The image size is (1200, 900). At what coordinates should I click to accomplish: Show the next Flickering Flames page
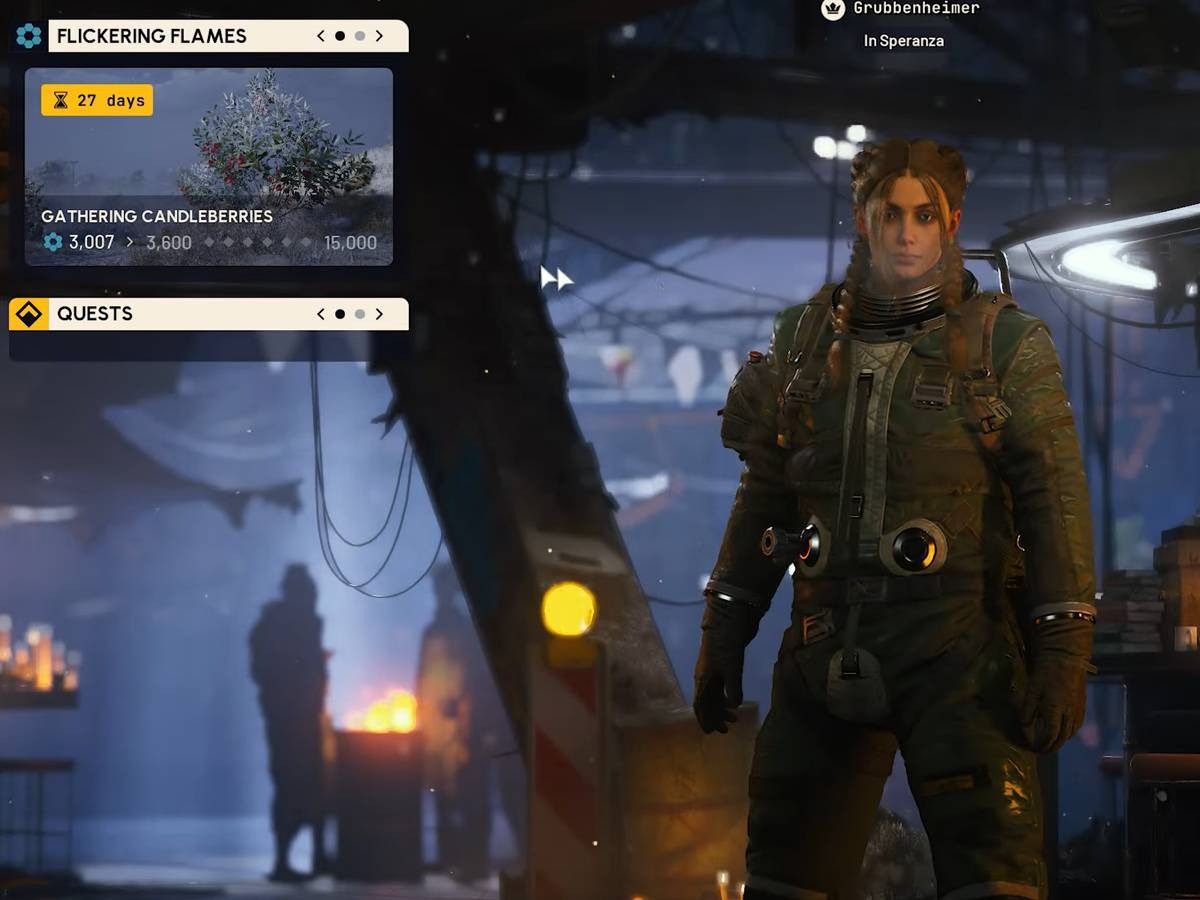click(x=379, y=36)
